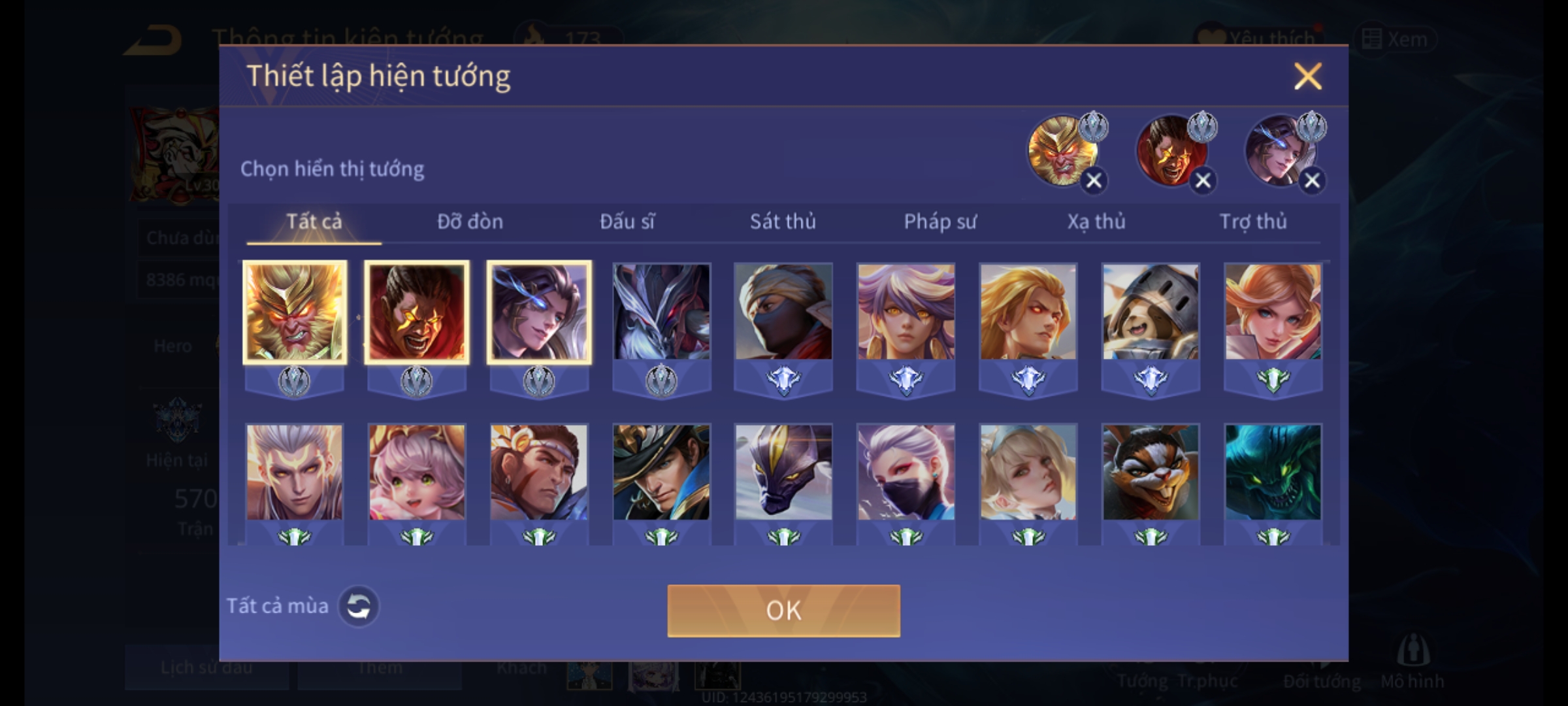
Task: Select the Tất cả tab
Action: [x=314, y=222]
